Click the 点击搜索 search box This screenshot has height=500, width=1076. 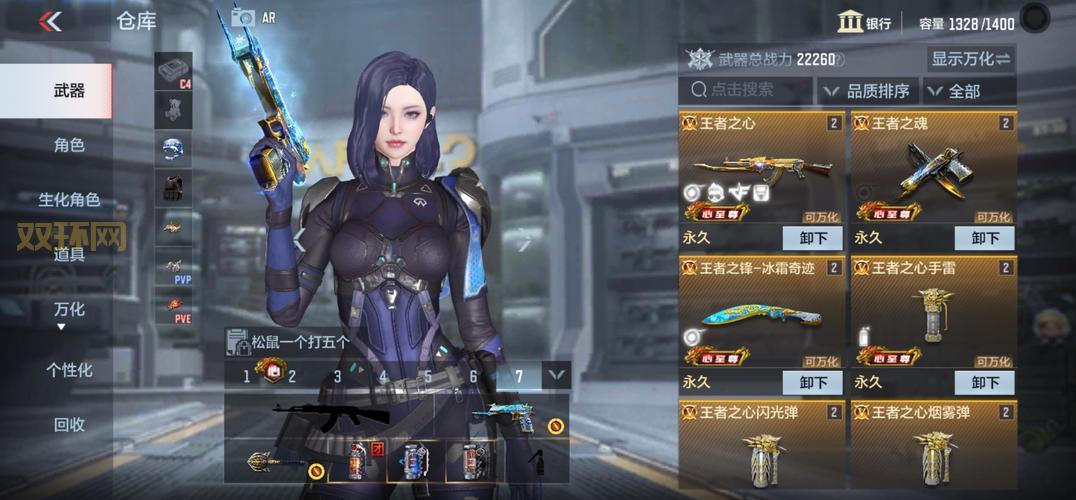pos(745,90)
